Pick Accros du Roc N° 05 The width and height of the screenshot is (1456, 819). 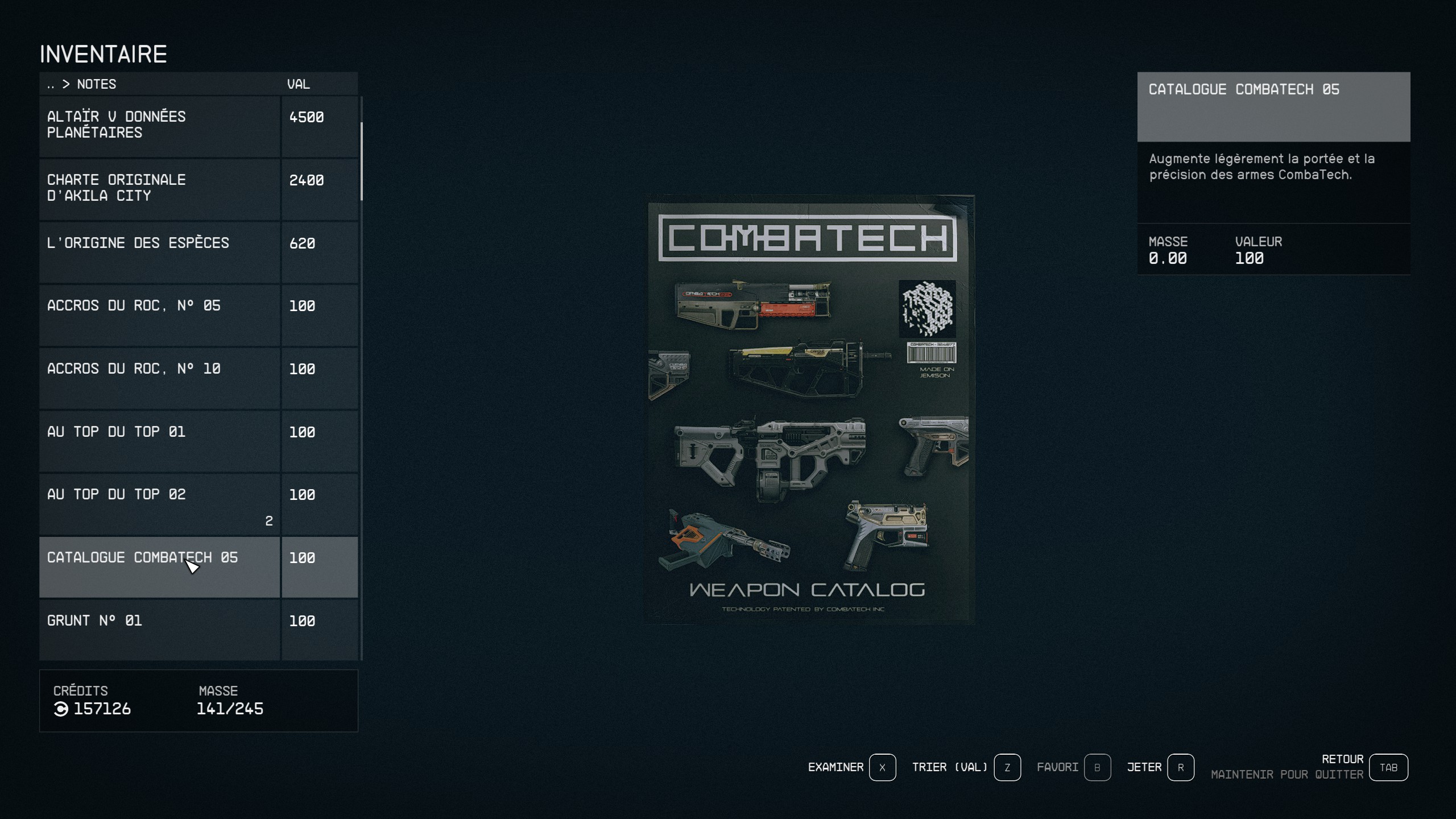[x=159, y=315]
